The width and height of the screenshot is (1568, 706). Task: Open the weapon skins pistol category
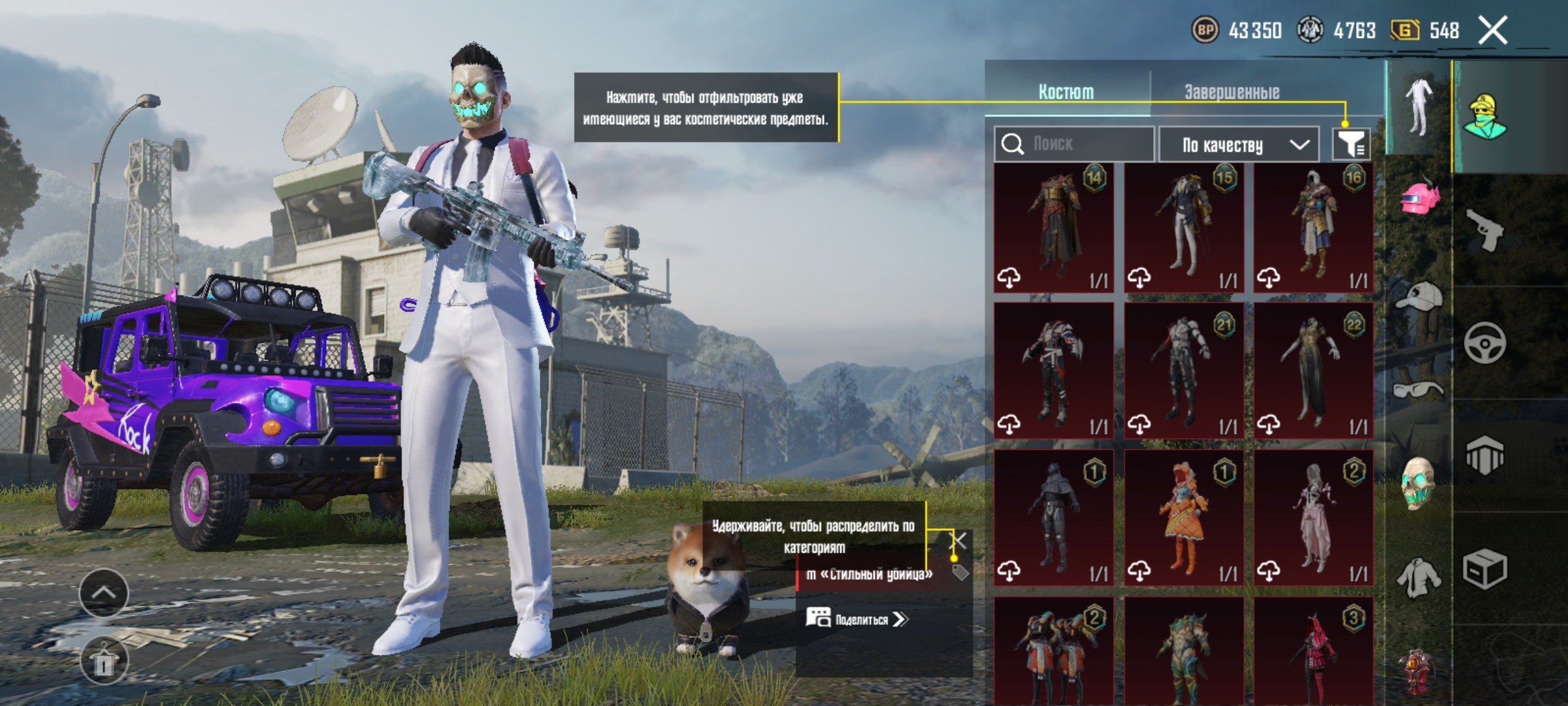[x=1484, y=229]
